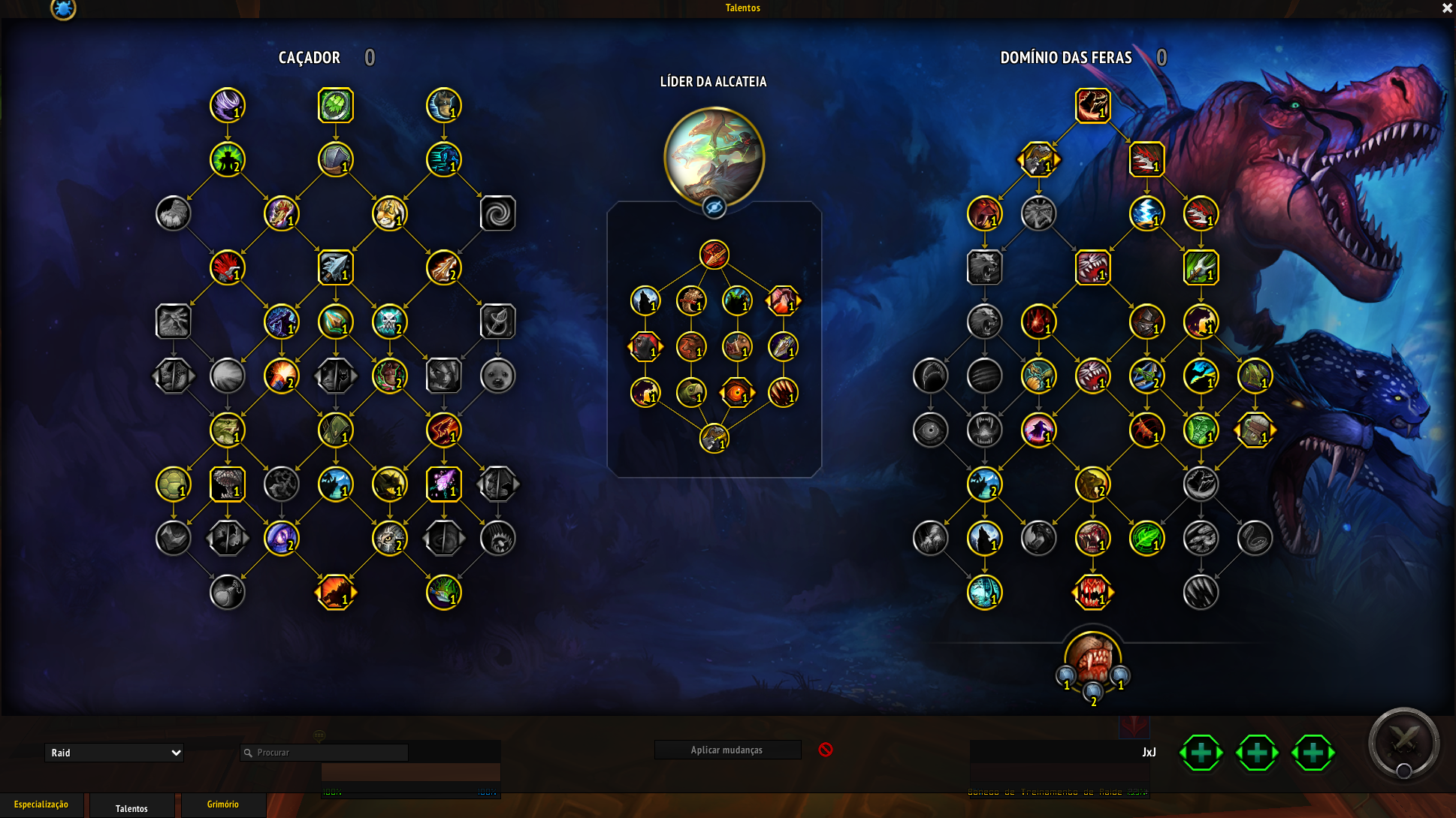
Task: Open the Raid loadout dropdown
Action: tap(114, 753)
